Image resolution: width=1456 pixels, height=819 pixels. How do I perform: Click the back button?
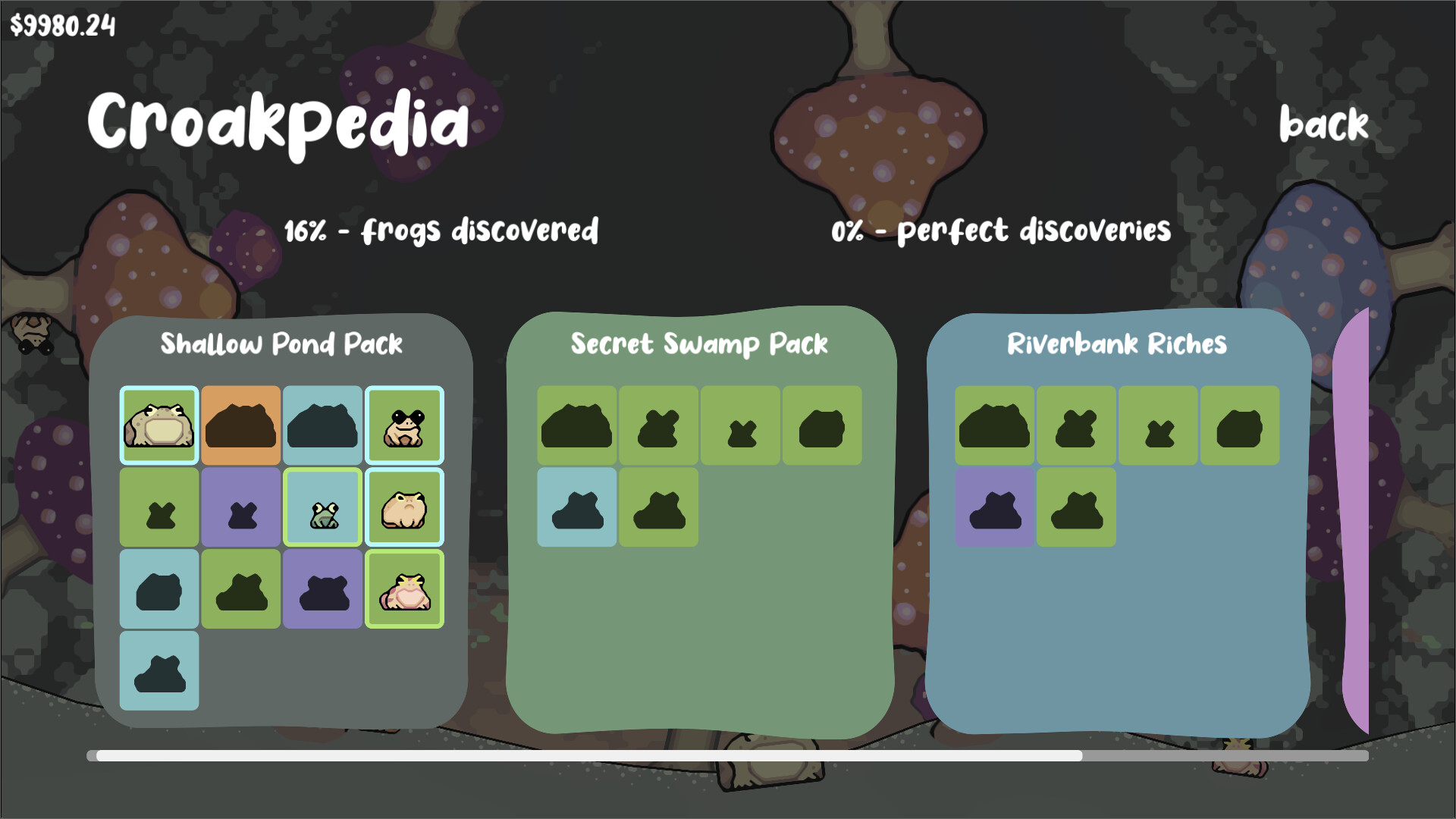pyautogui.click(x=1323, y=124)
